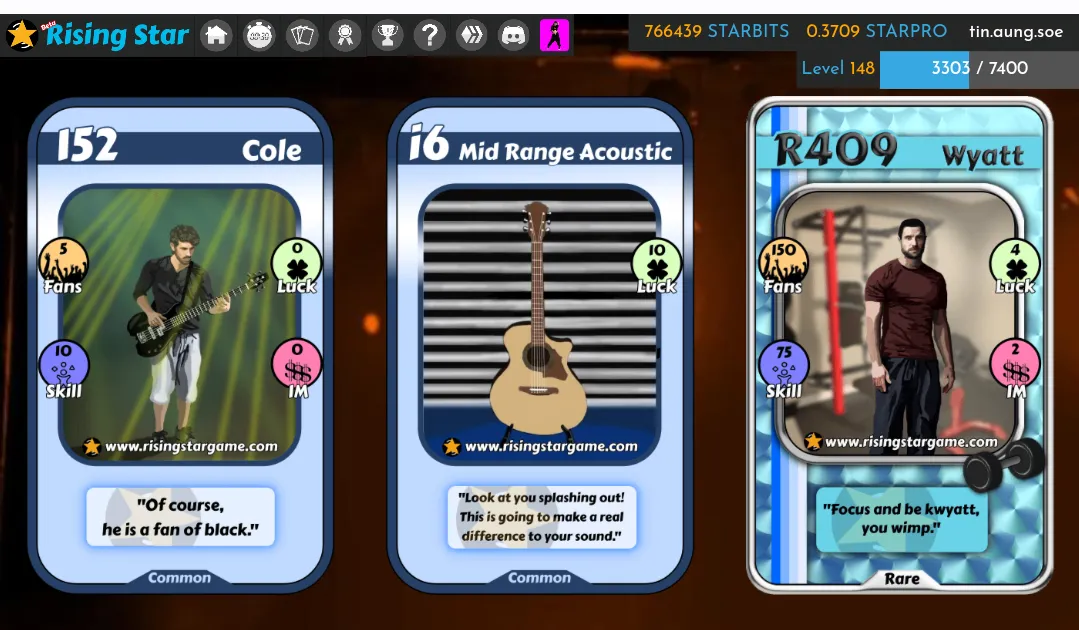The height and width of the screenshot is (630, 1079).
Task: Open the tin.aung.soe account name
Action: [x=1016, y=31]
